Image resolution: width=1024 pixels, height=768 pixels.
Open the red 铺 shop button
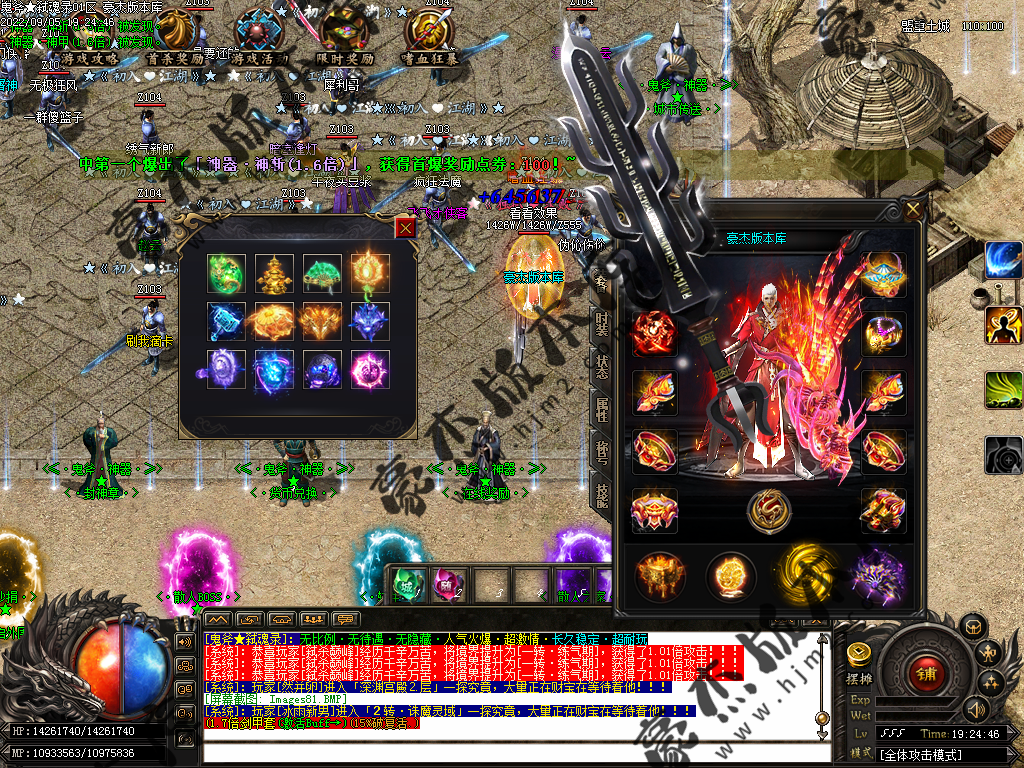pyautogui.click(x=925, y=672)
